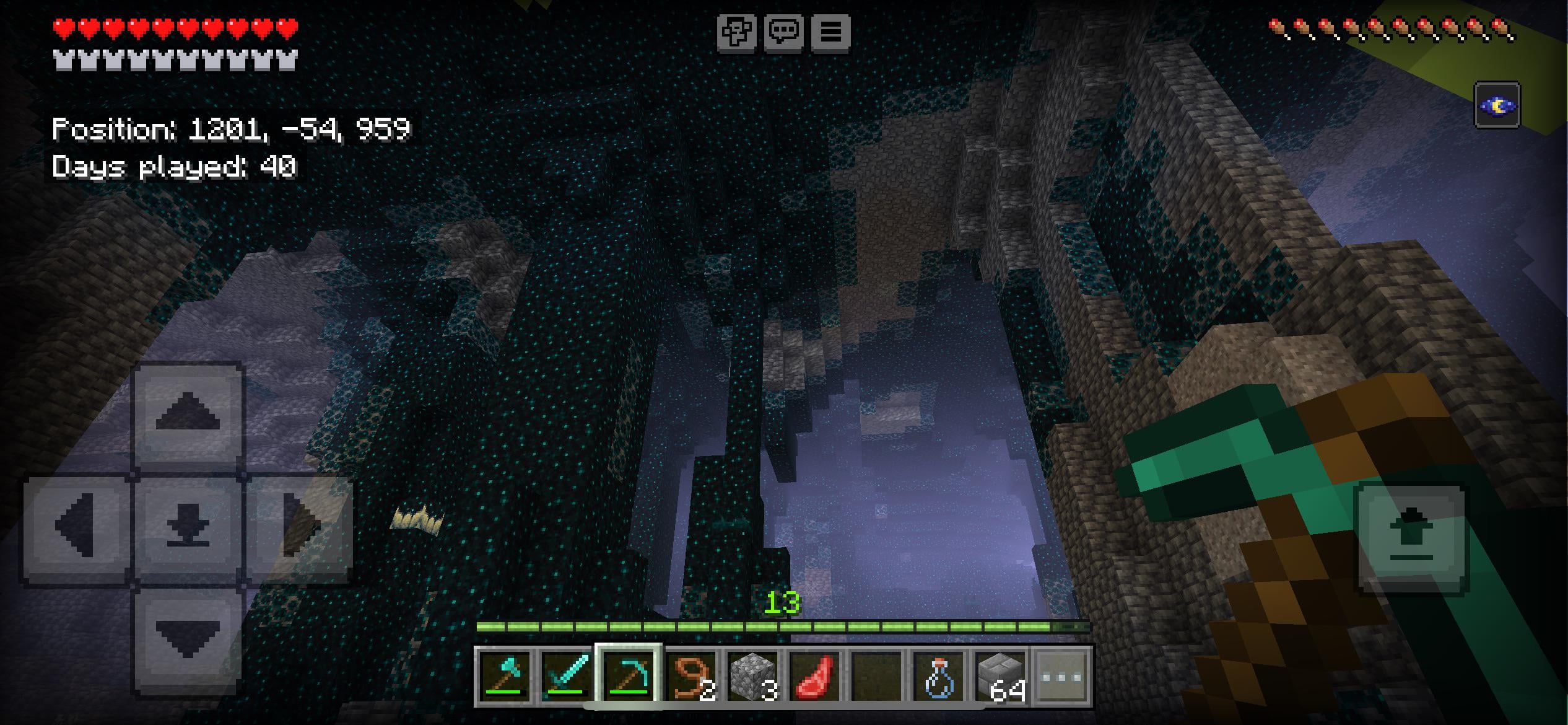
Task: Select the water bottle hotbar slot
Action: click(939, 676)
